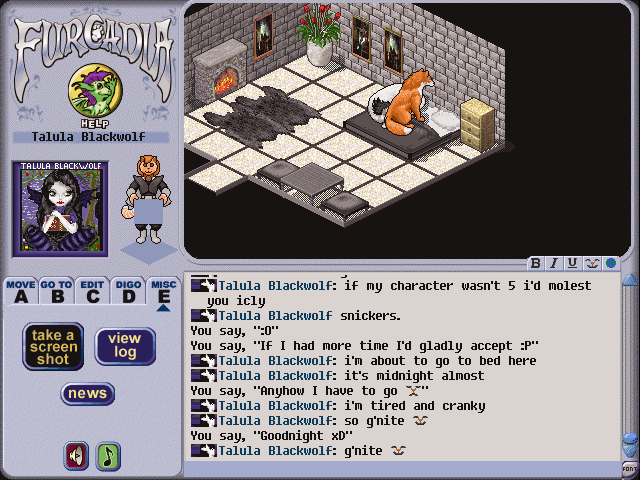Enable bold text formatting
Viewport: 640px width, 480px height.
coord(536,264)
